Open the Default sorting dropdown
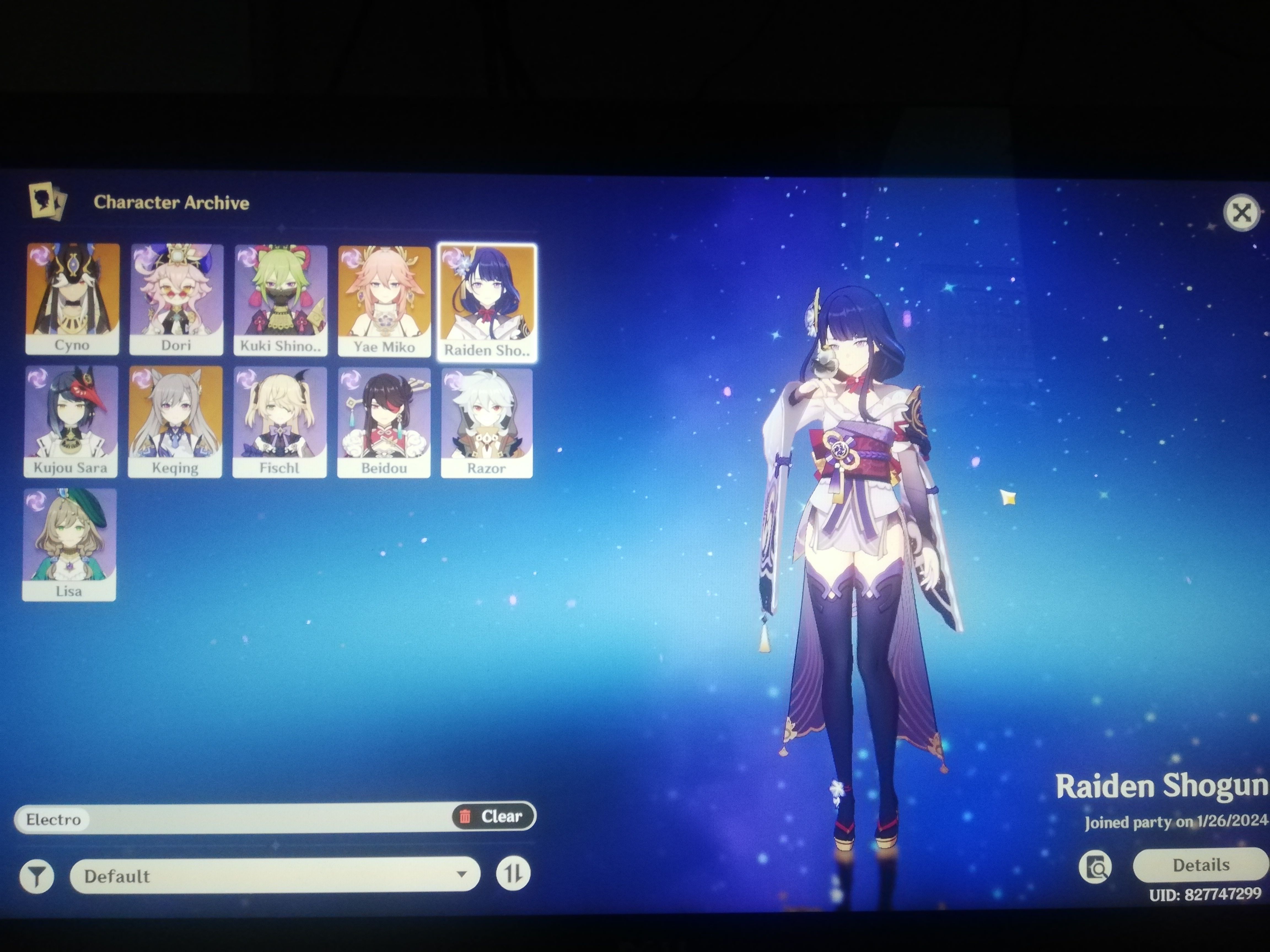Screen dimensions: 1270x952 [273, 875]
